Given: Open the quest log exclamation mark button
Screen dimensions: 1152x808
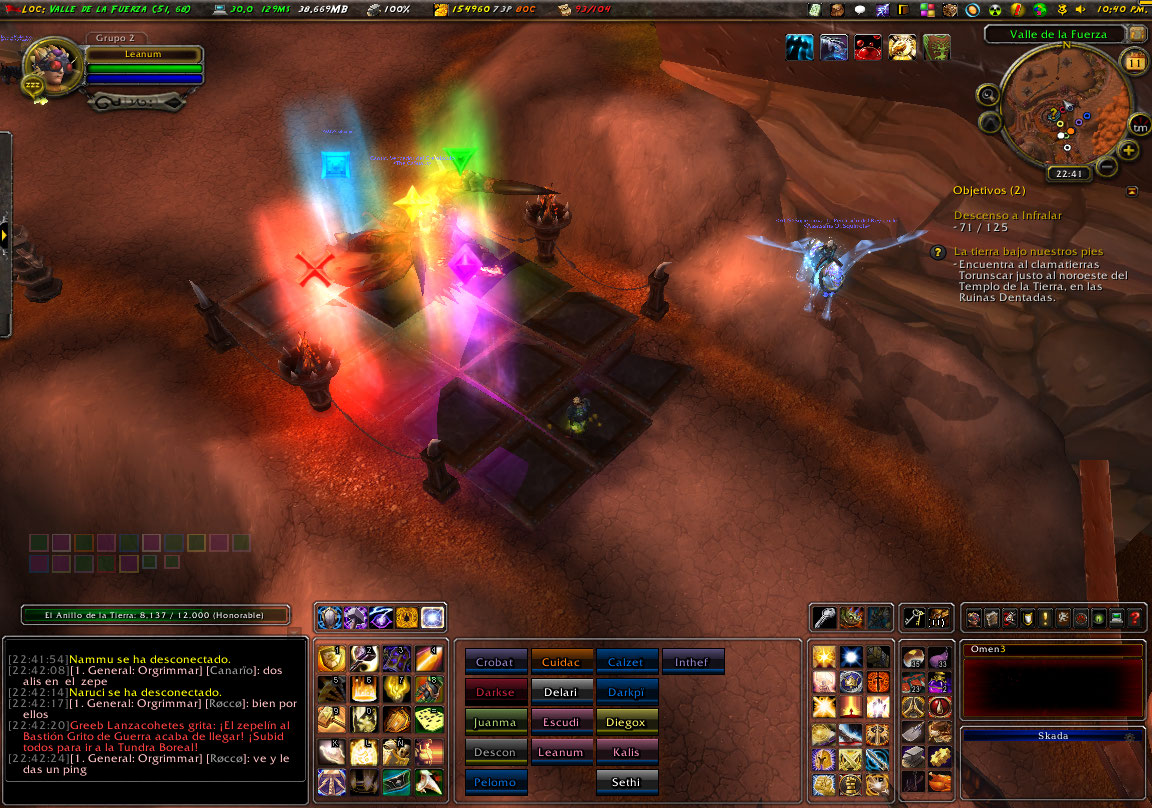Looking at the screenshot, I should click(x=1045, y=618).
